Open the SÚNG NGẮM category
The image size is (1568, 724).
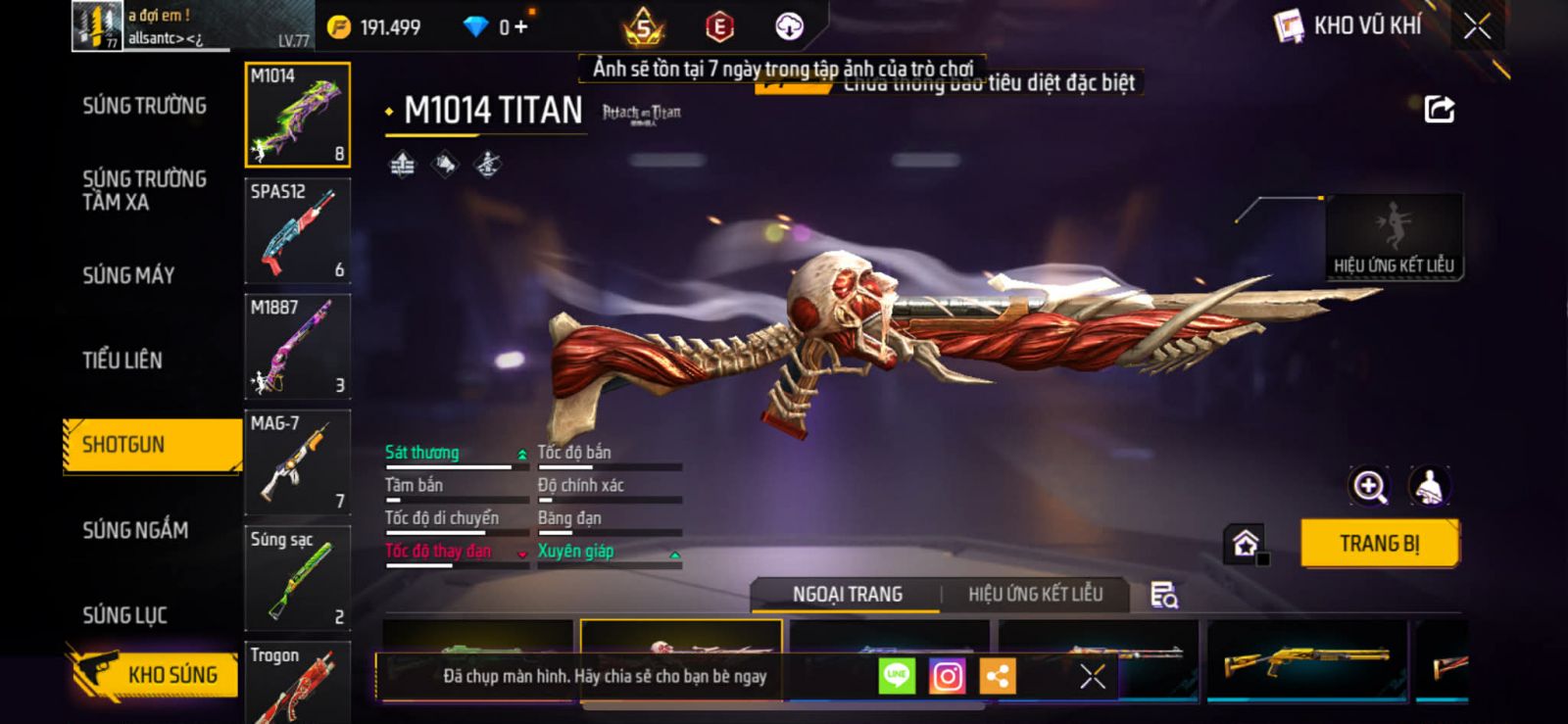tap(135, 530)
